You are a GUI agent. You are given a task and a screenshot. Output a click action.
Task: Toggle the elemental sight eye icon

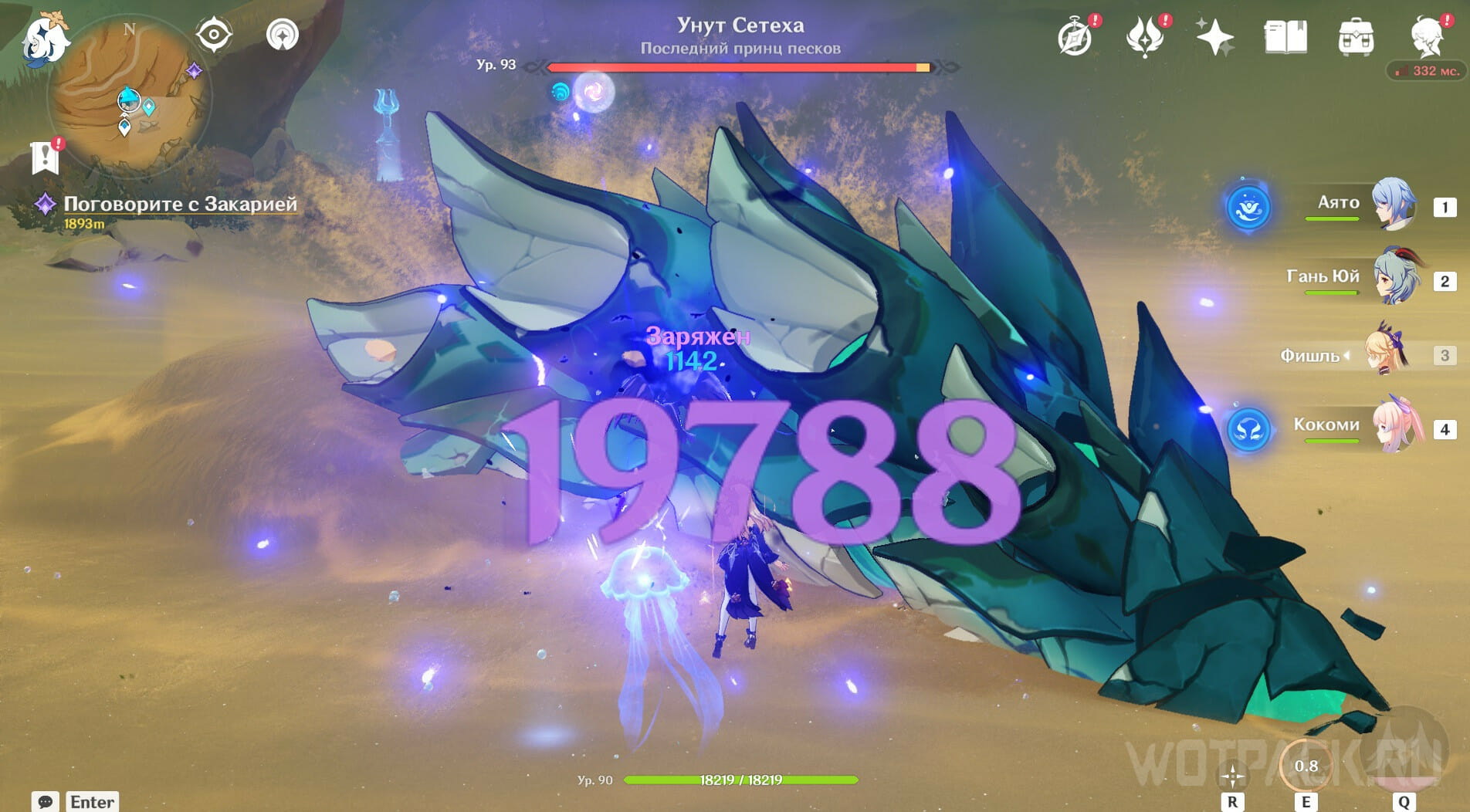pyautogui.click(x=214, y=35)
